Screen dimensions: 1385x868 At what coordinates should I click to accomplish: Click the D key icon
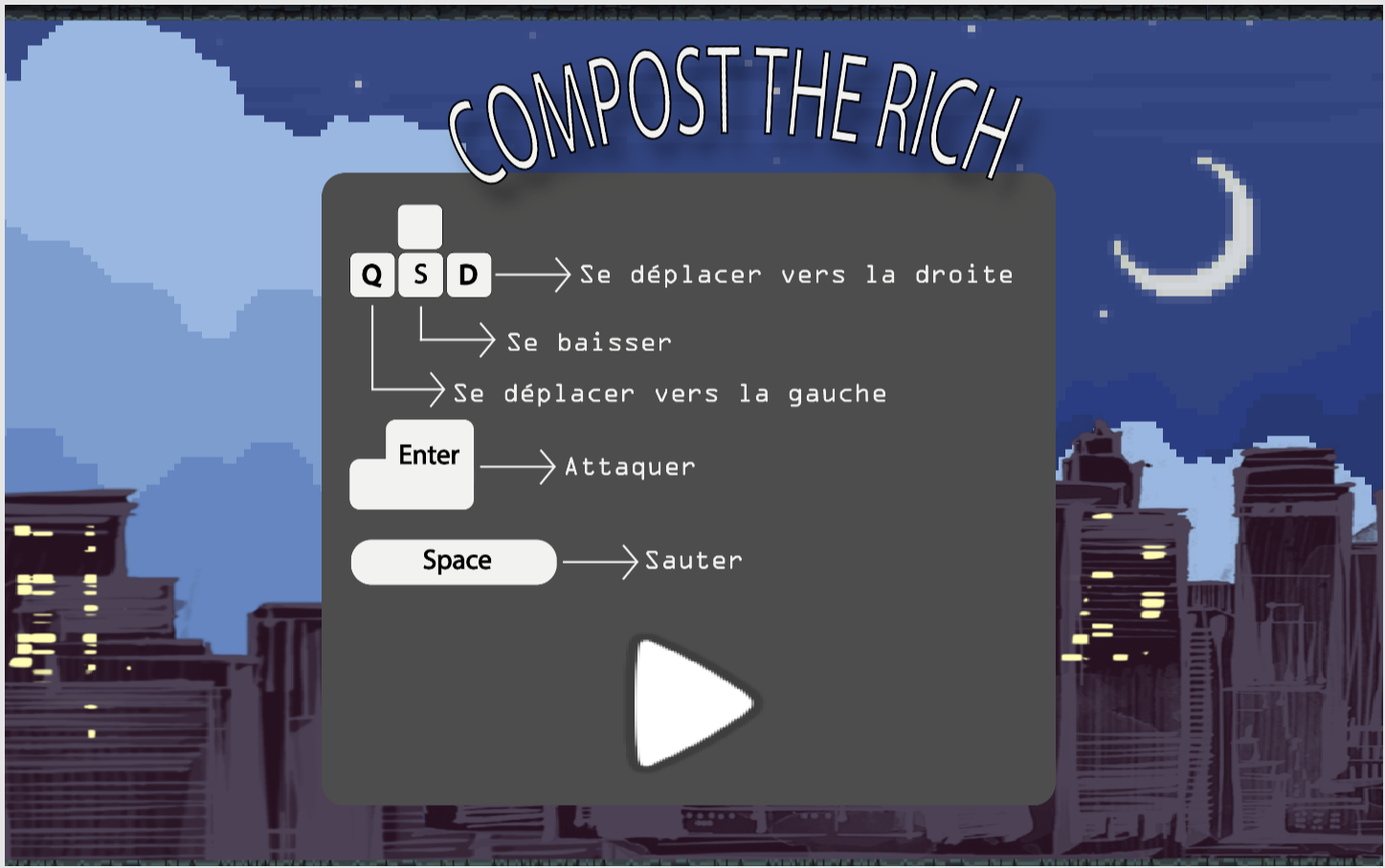pos(468,275)
